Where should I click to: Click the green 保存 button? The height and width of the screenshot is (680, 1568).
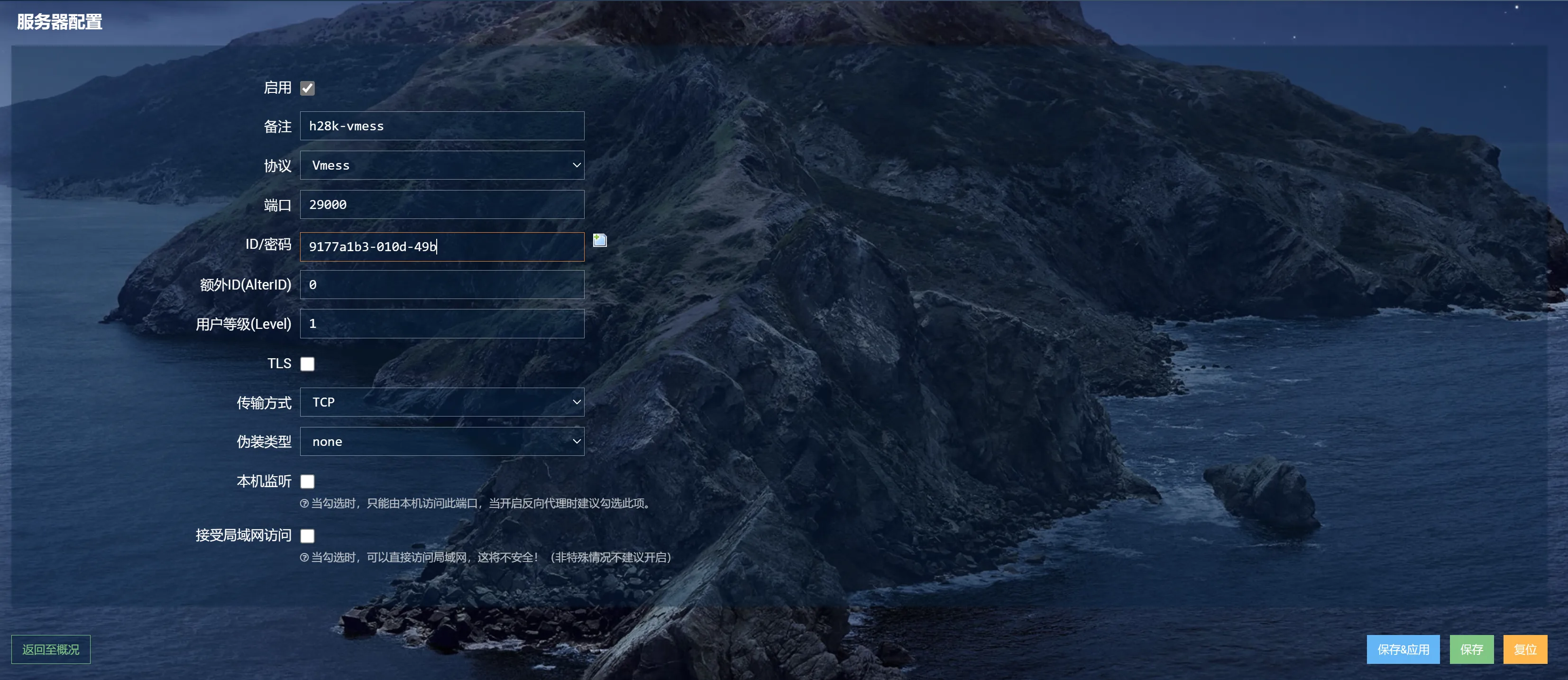pyautogui.click(x=1471, y=650)
